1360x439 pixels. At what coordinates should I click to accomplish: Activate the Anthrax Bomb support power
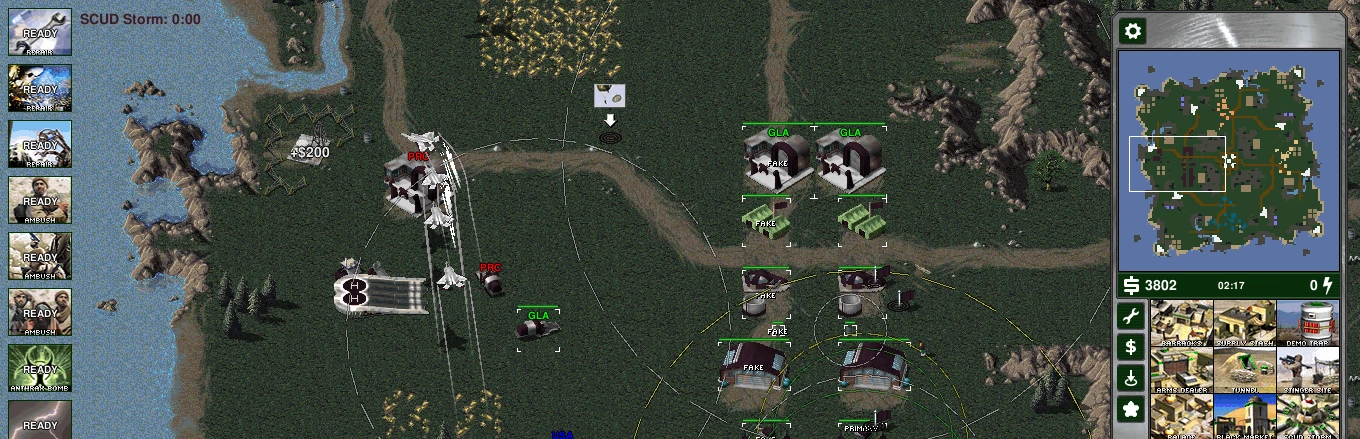(40, 368)
